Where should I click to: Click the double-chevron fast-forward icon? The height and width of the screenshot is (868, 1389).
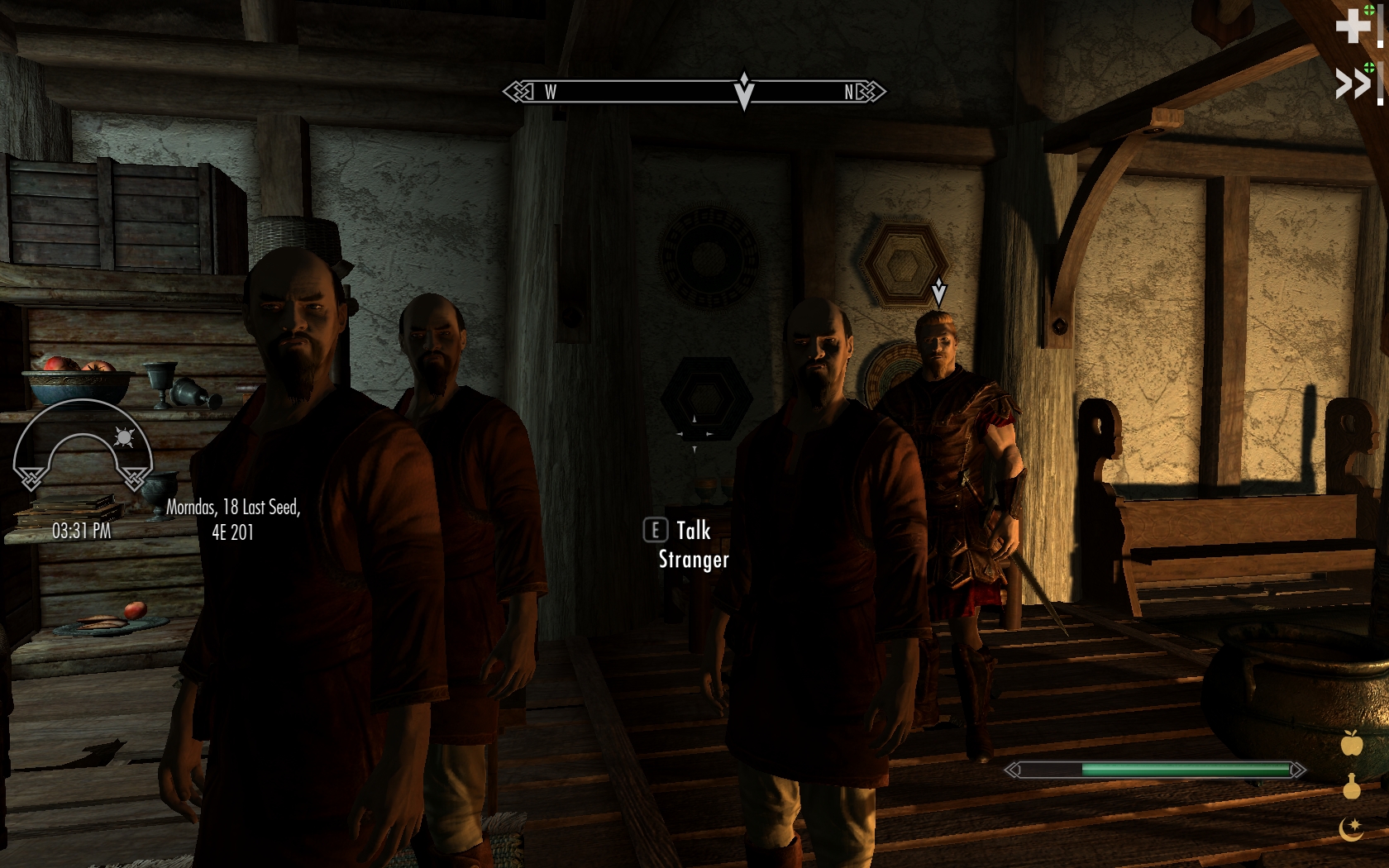tap(1353, 83)
